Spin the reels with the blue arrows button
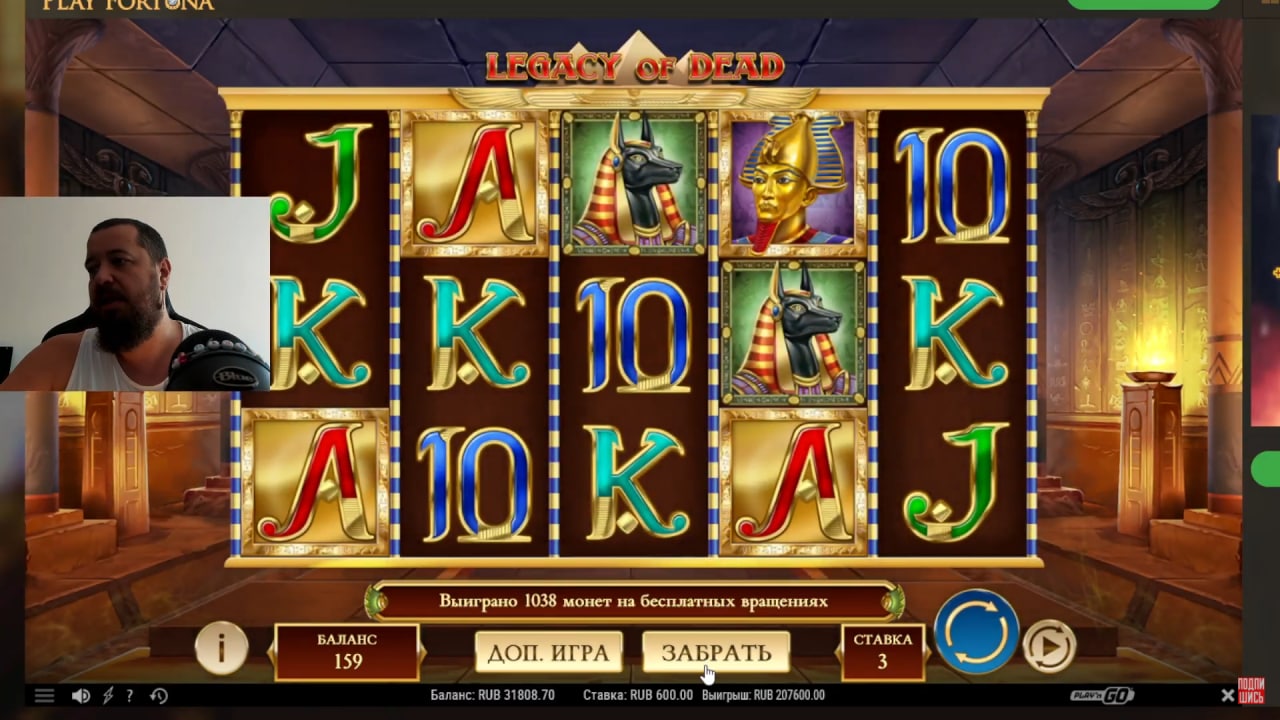The image size is (1280, 720). click(976, 632)
